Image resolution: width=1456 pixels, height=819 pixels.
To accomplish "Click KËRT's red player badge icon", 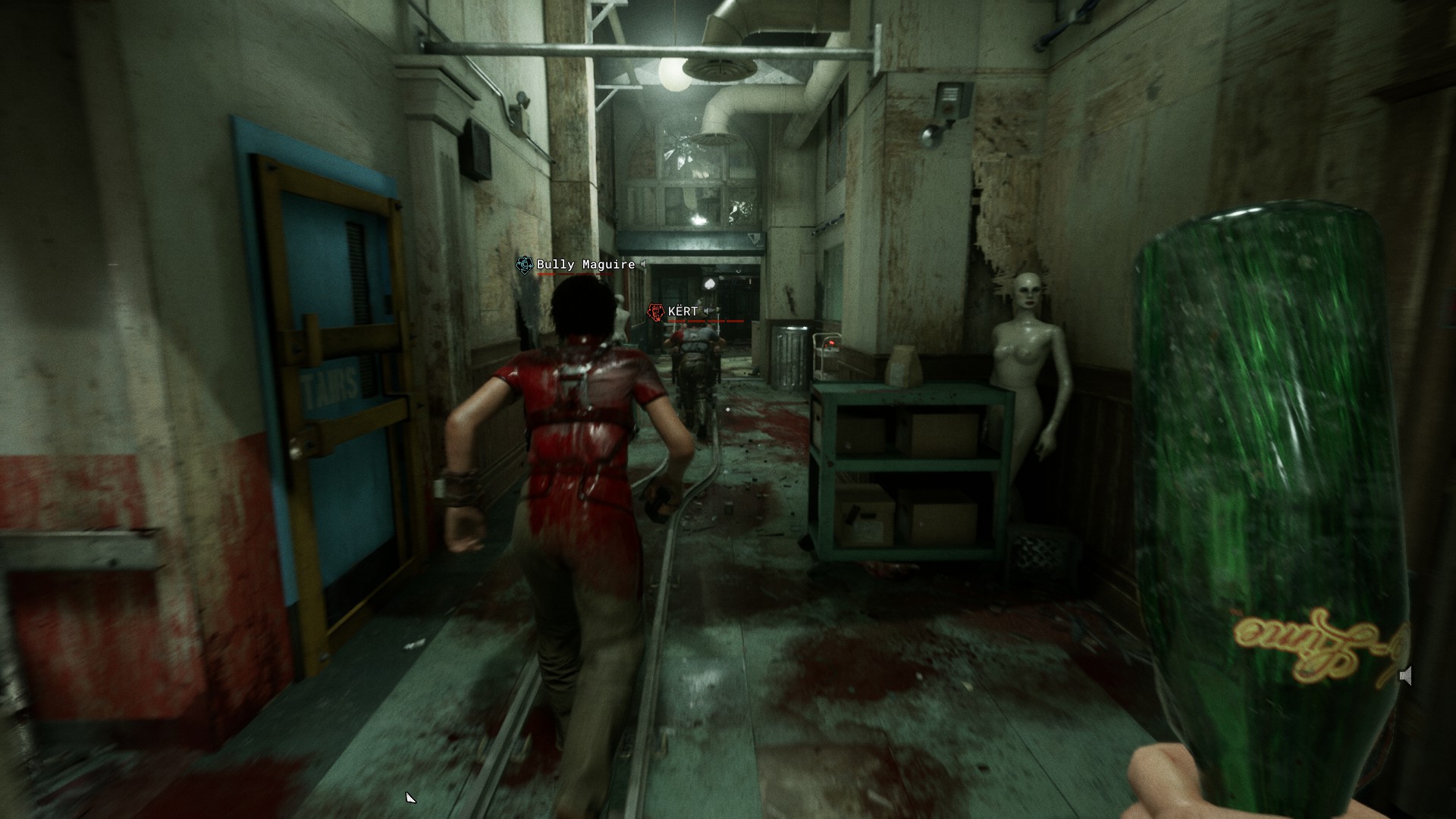I will (x=655, y=312).
